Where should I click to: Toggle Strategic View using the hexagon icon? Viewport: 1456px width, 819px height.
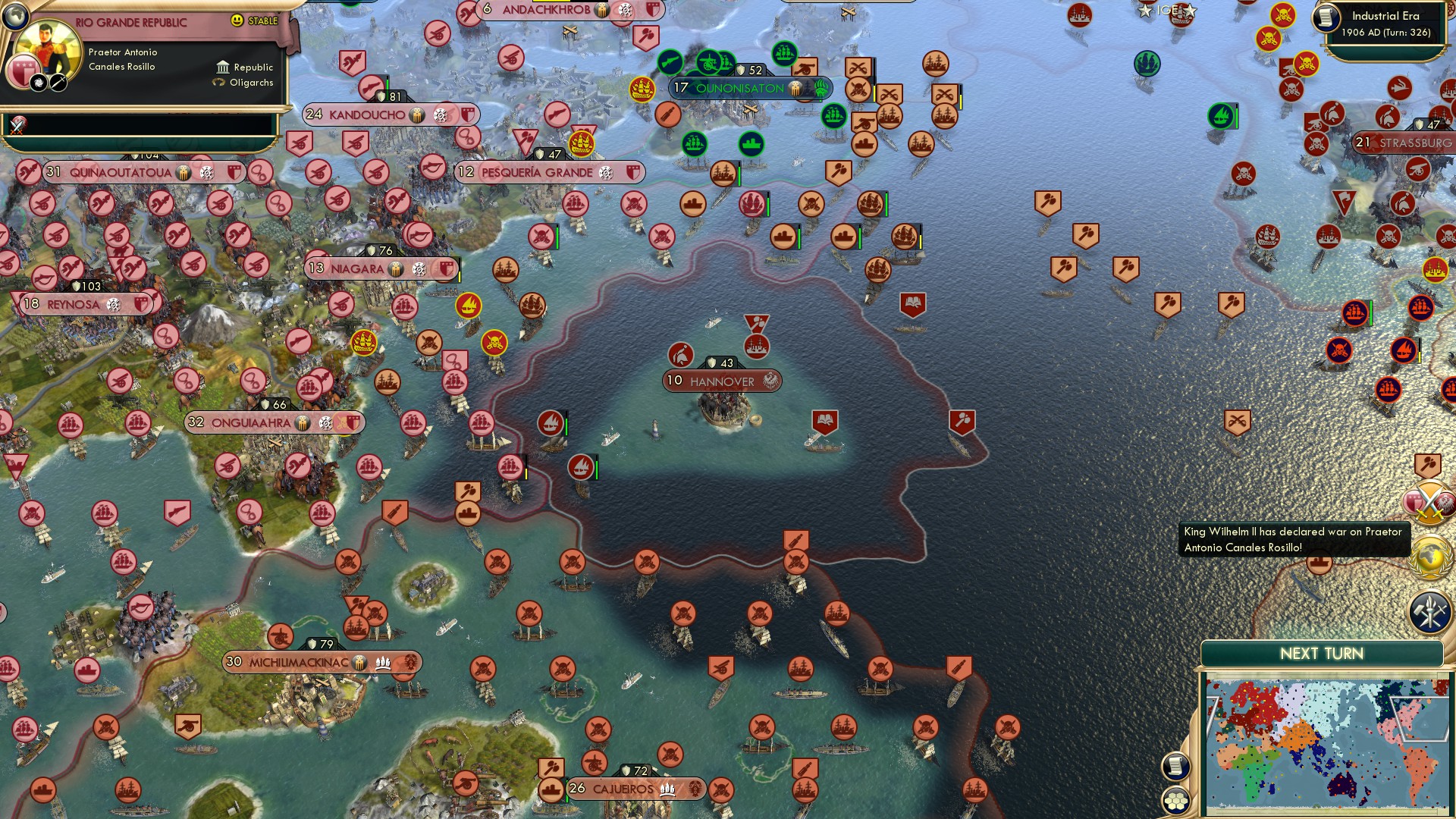pos(1176,801)
